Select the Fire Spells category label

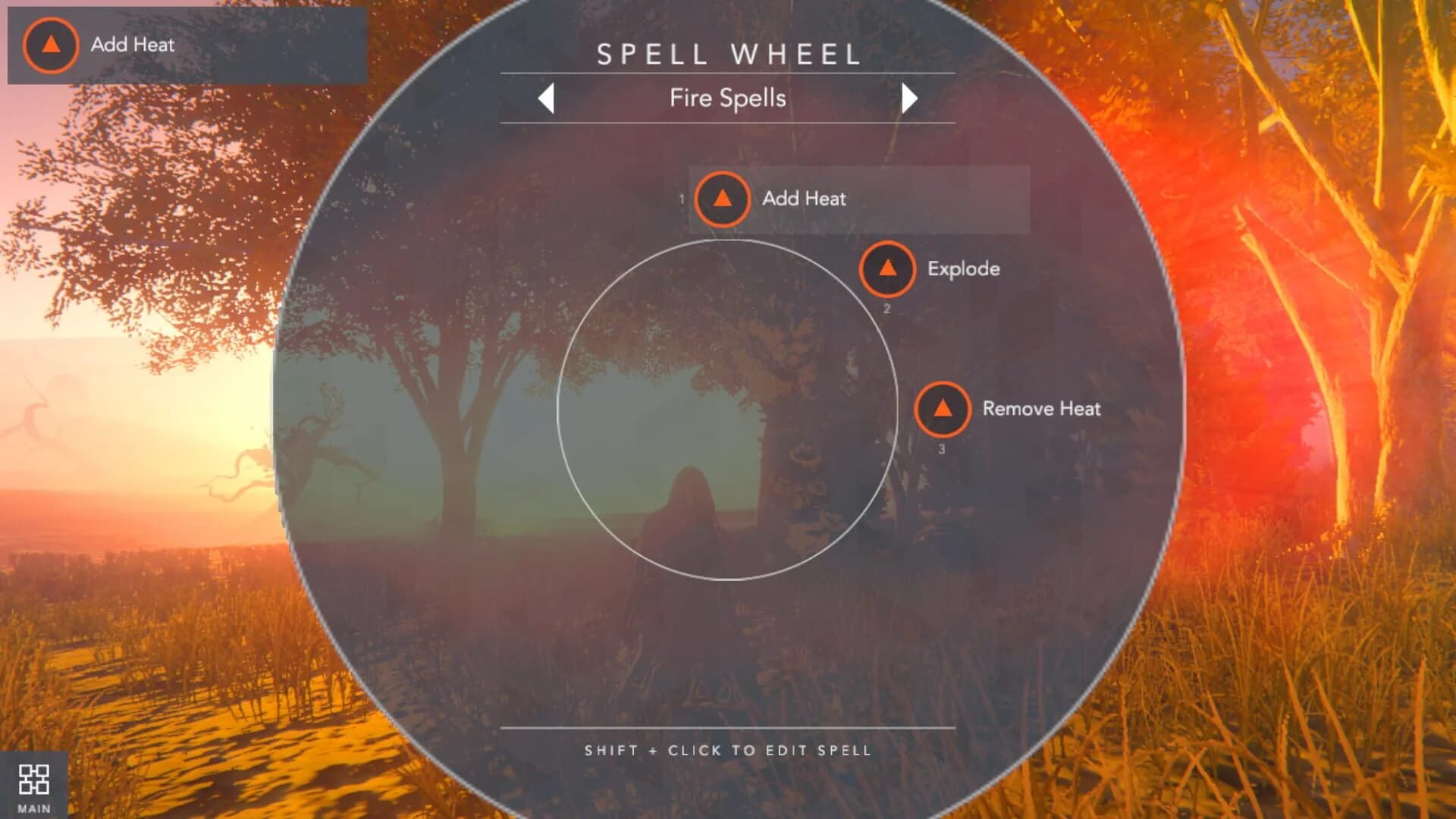[x=727, y=98]
